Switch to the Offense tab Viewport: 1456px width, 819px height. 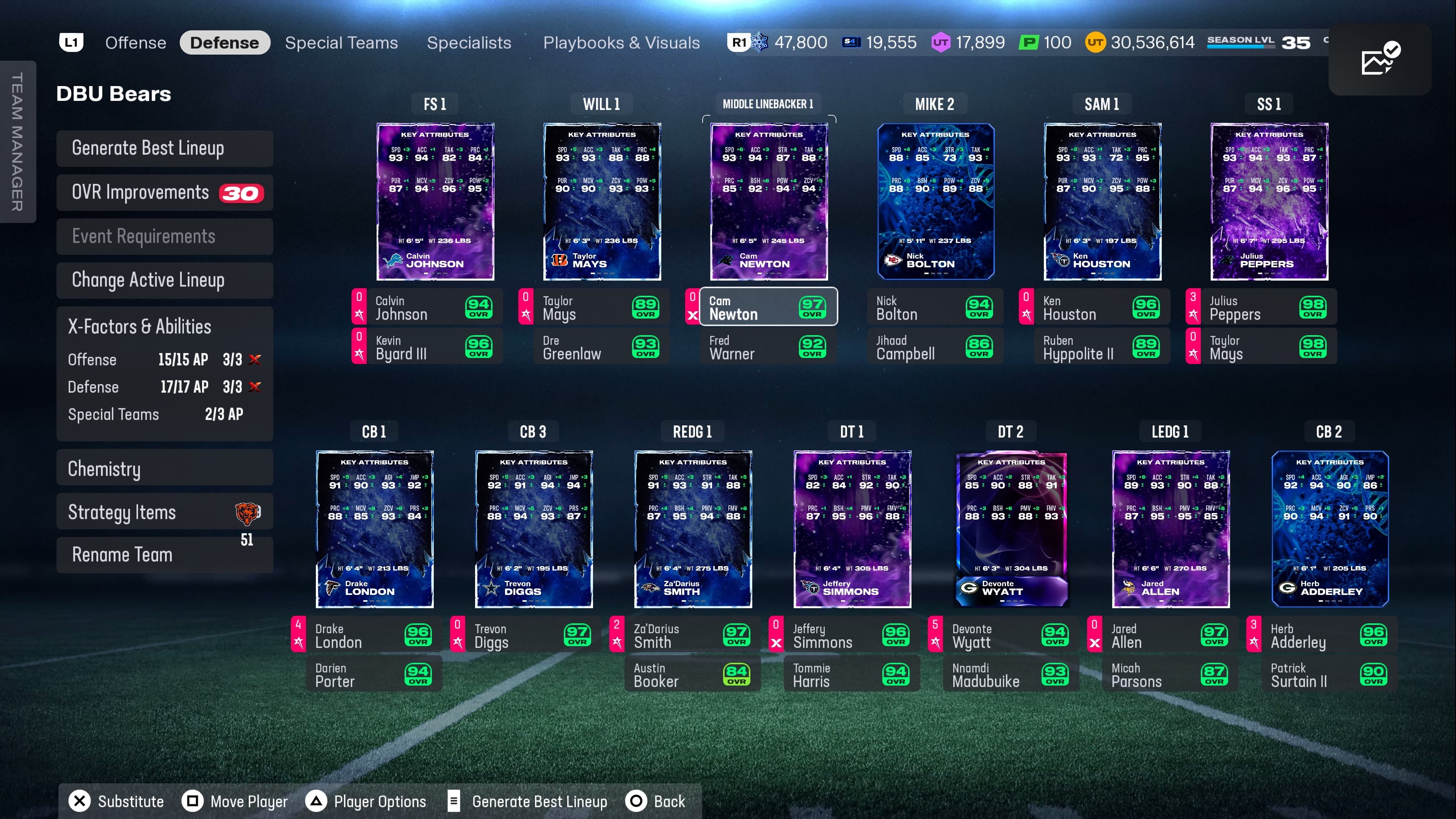click(x=136, y=42)
